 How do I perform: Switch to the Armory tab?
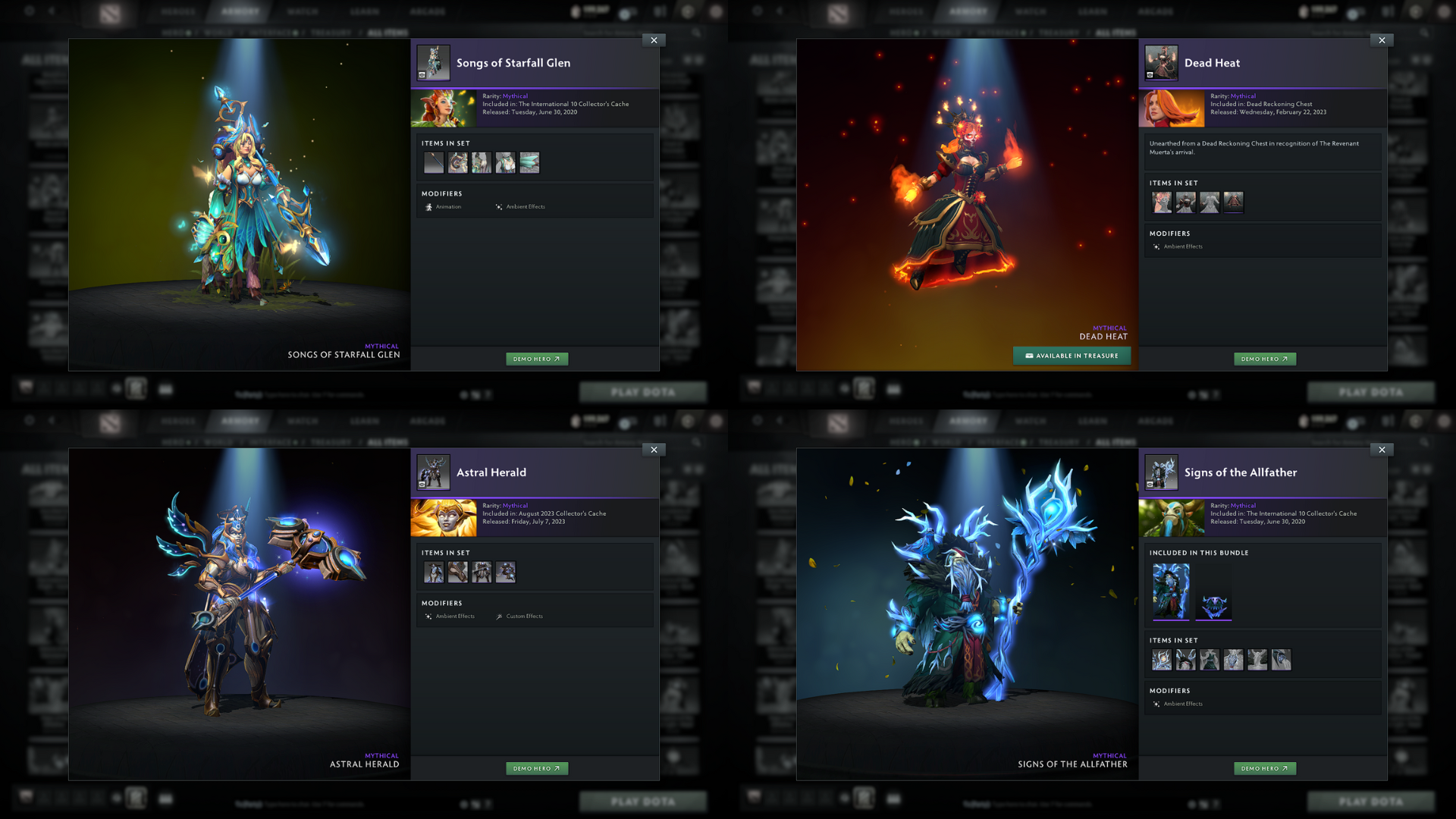click(241, 11)
